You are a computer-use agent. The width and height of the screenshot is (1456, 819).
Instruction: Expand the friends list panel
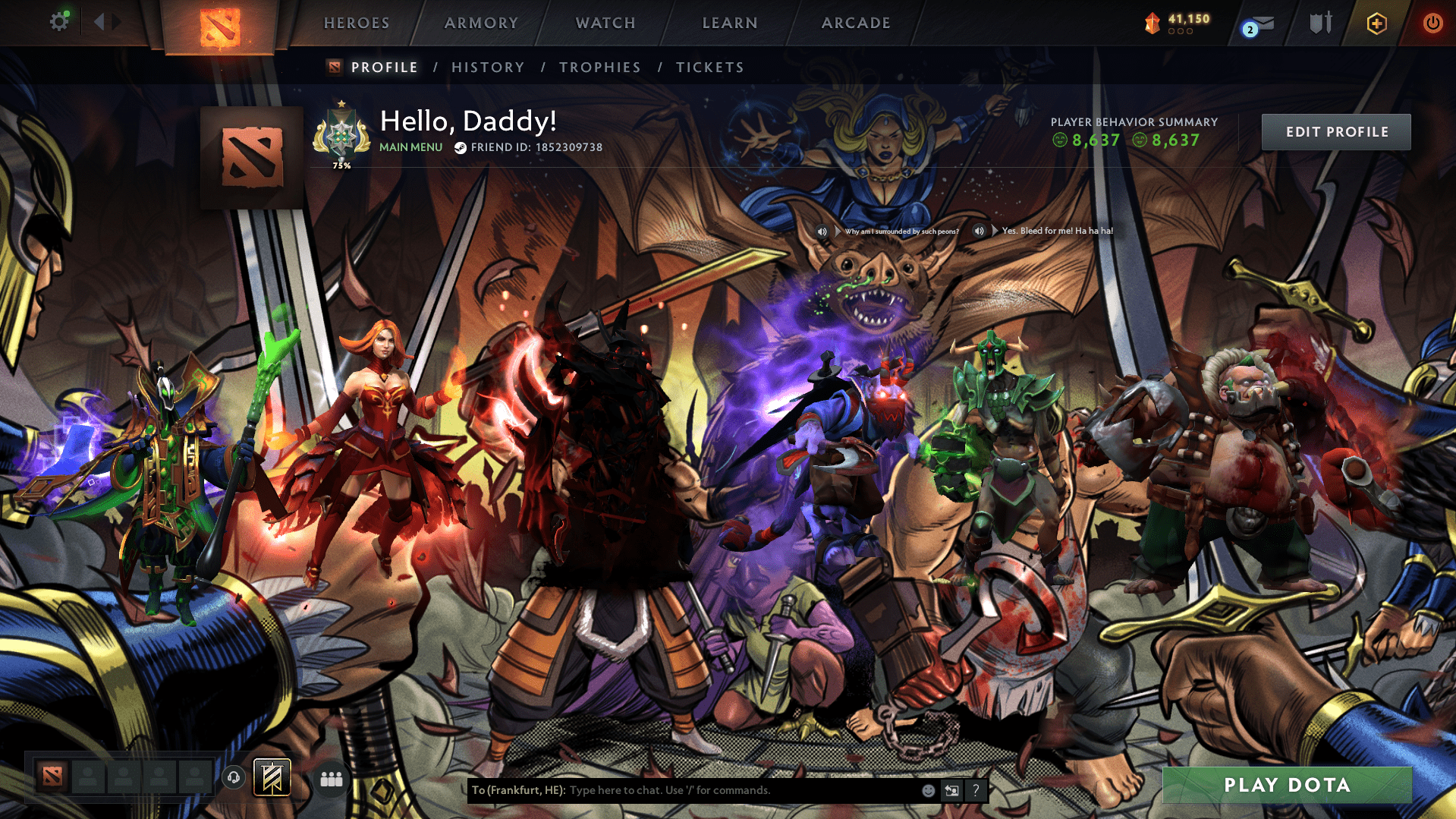(x=331, y=779)
